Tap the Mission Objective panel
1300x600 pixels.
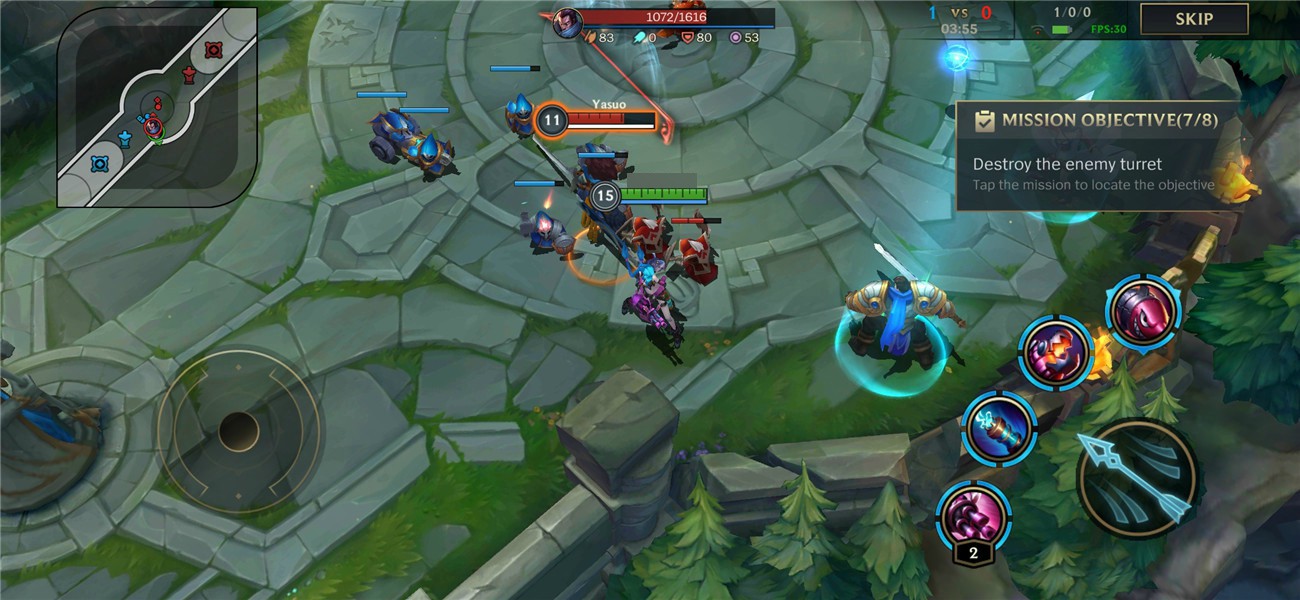point(1097,157)
